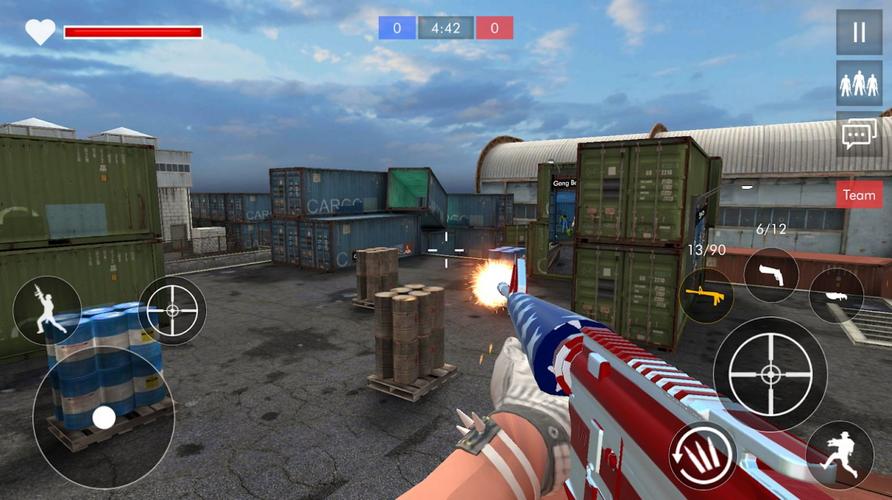892x500 pixels.
Task: Open the team players scoreboard icon
Action: pos(859,83)
